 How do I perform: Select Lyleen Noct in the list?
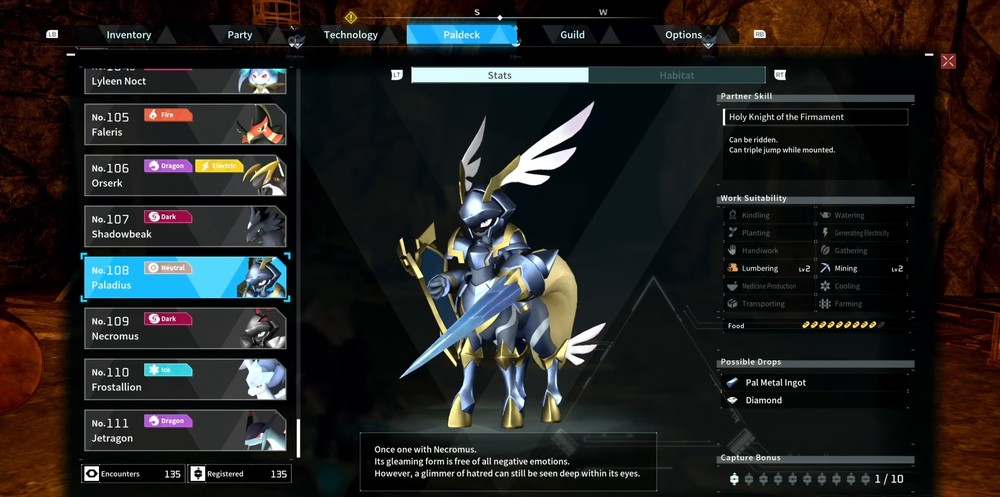point(185,80)
